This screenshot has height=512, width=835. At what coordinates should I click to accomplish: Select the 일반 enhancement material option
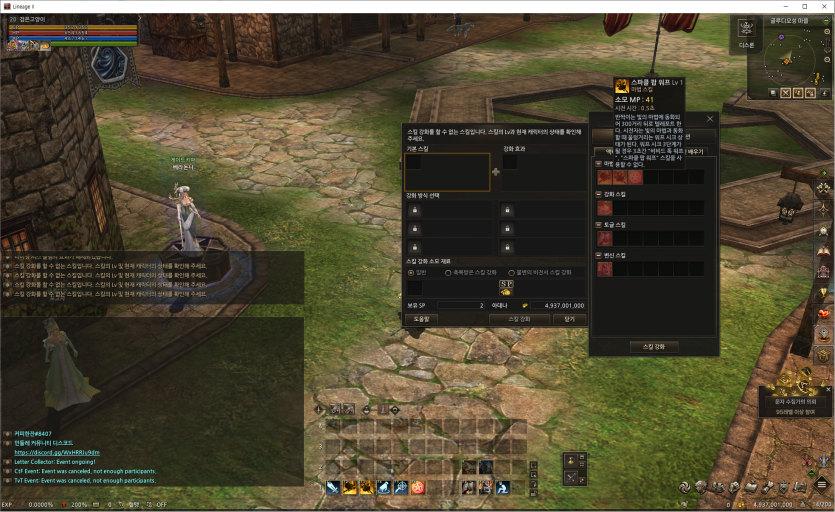tap(410, 272)
